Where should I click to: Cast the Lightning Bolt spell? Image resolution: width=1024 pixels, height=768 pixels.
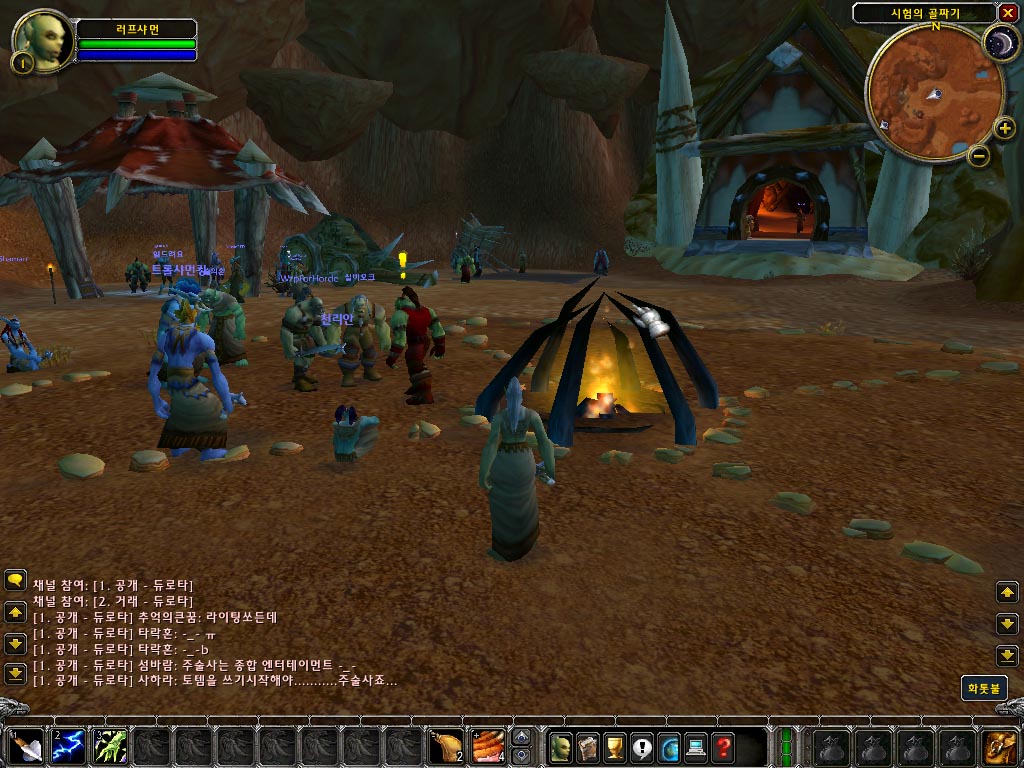[68, 746]
